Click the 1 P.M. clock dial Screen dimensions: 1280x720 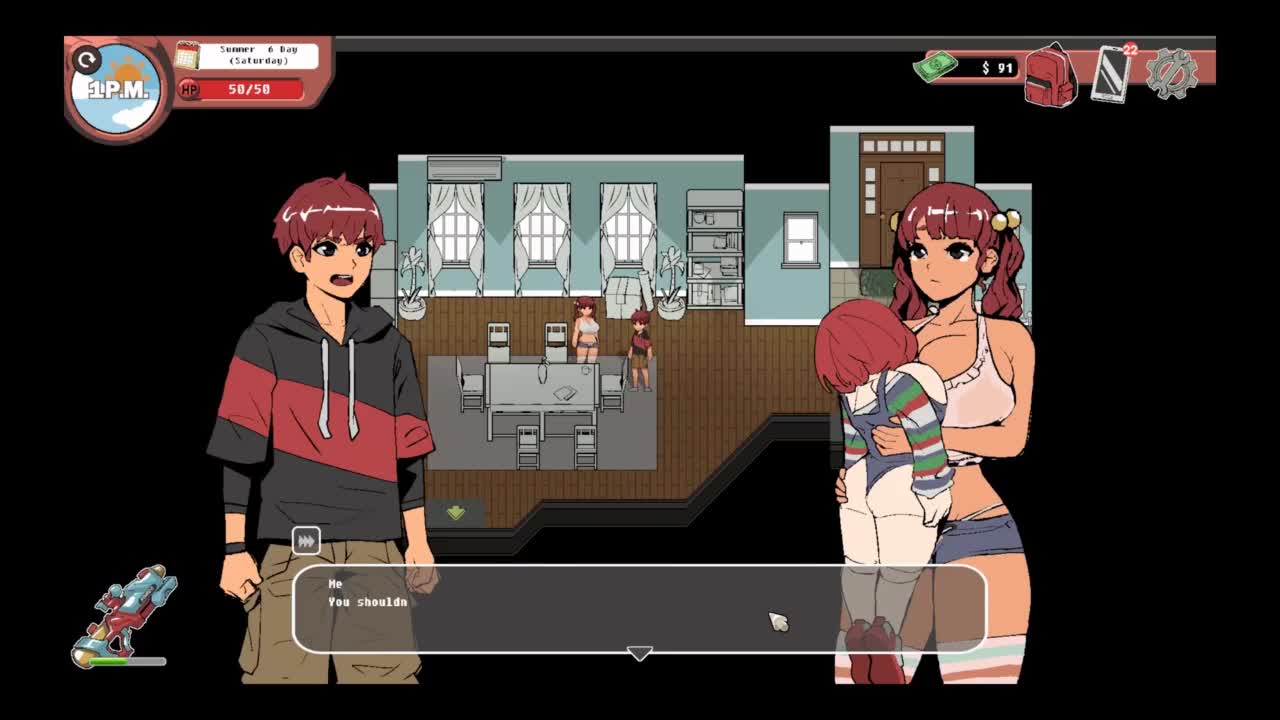pyautogui.click(x=118, y=89)
